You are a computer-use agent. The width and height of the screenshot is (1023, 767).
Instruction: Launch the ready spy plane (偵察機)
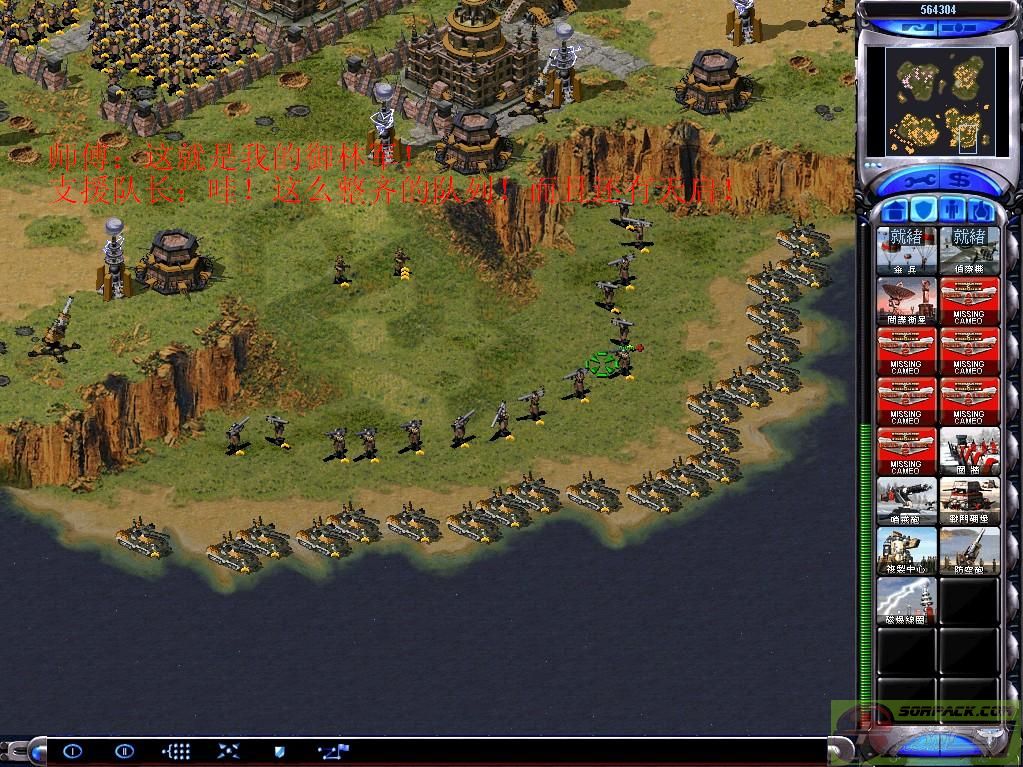(x=969, y=250)
